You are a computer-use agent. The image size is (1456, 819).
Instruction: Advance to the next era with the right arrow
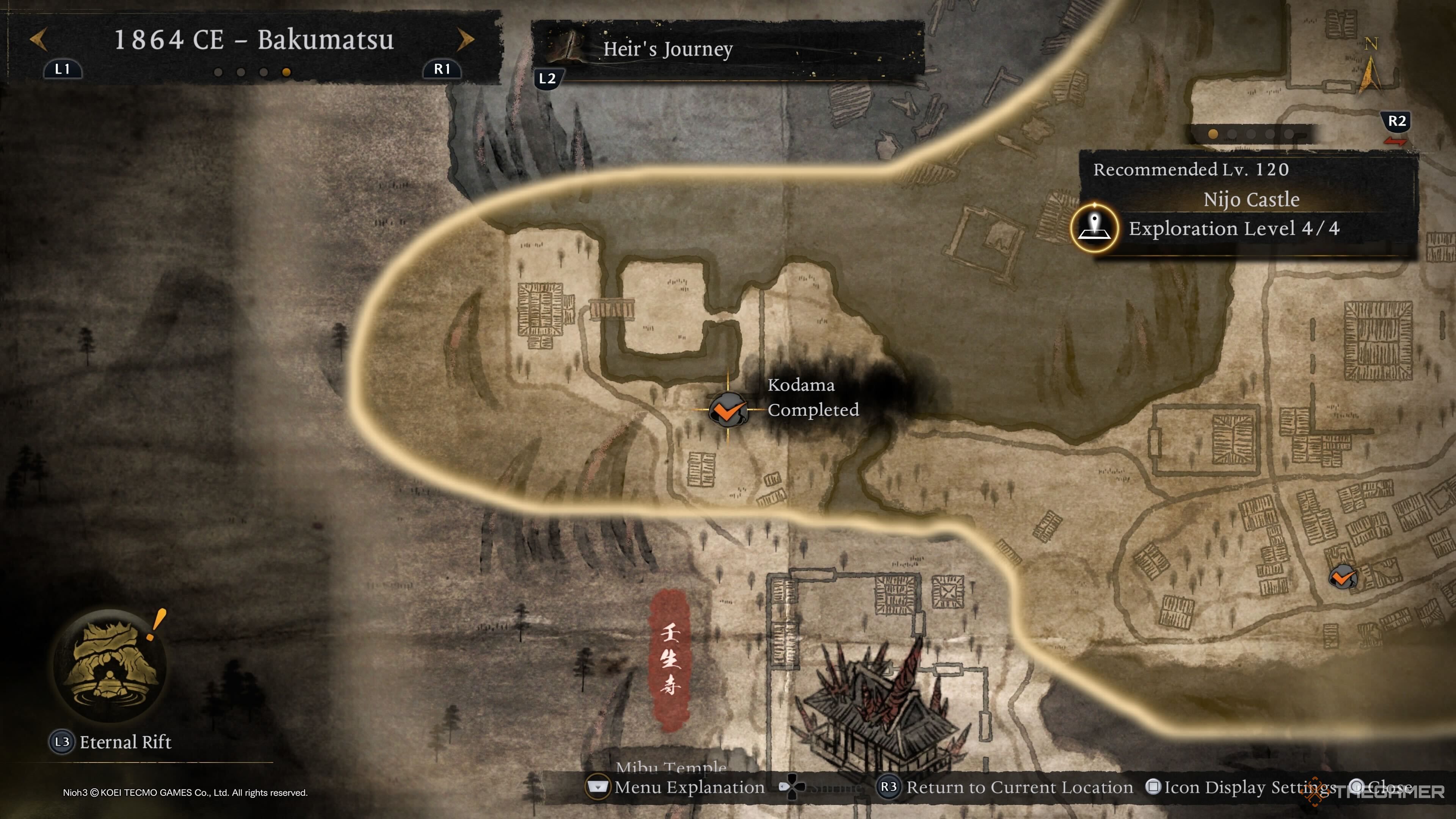(465, 39)
